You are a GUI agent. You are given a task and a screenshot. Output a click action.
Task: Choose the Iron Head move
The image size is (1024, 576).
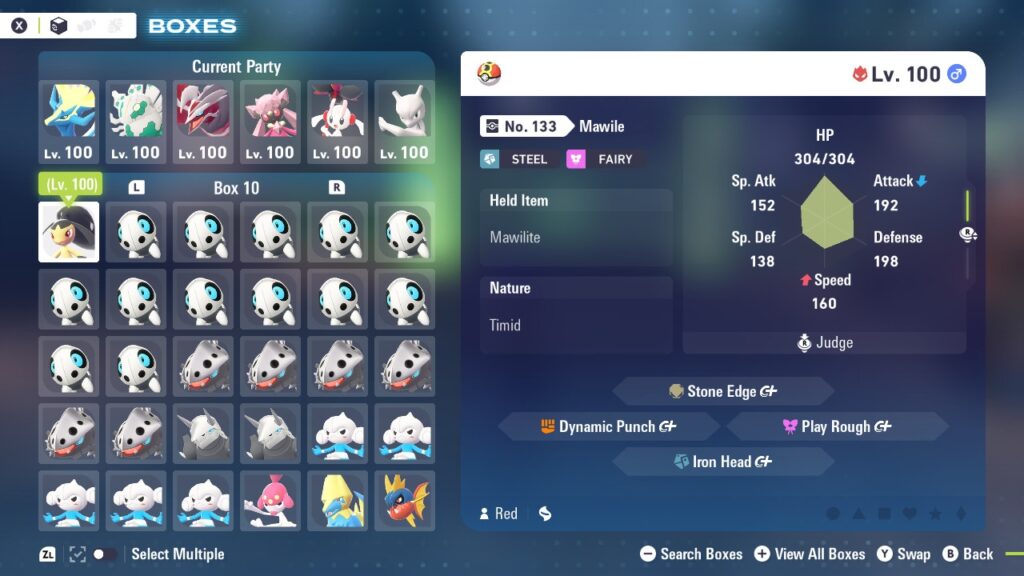(x=722, y=462)
